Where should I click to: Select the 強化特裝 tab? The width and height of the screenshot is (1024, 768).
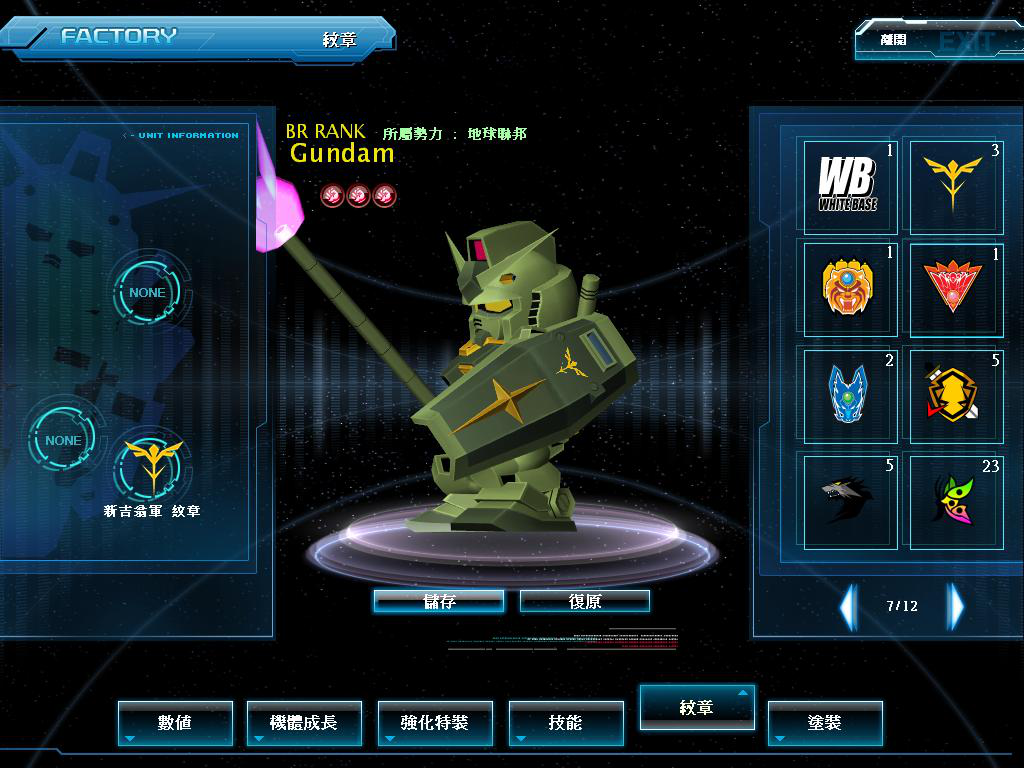pyautogui.click(x=434, y=722)
